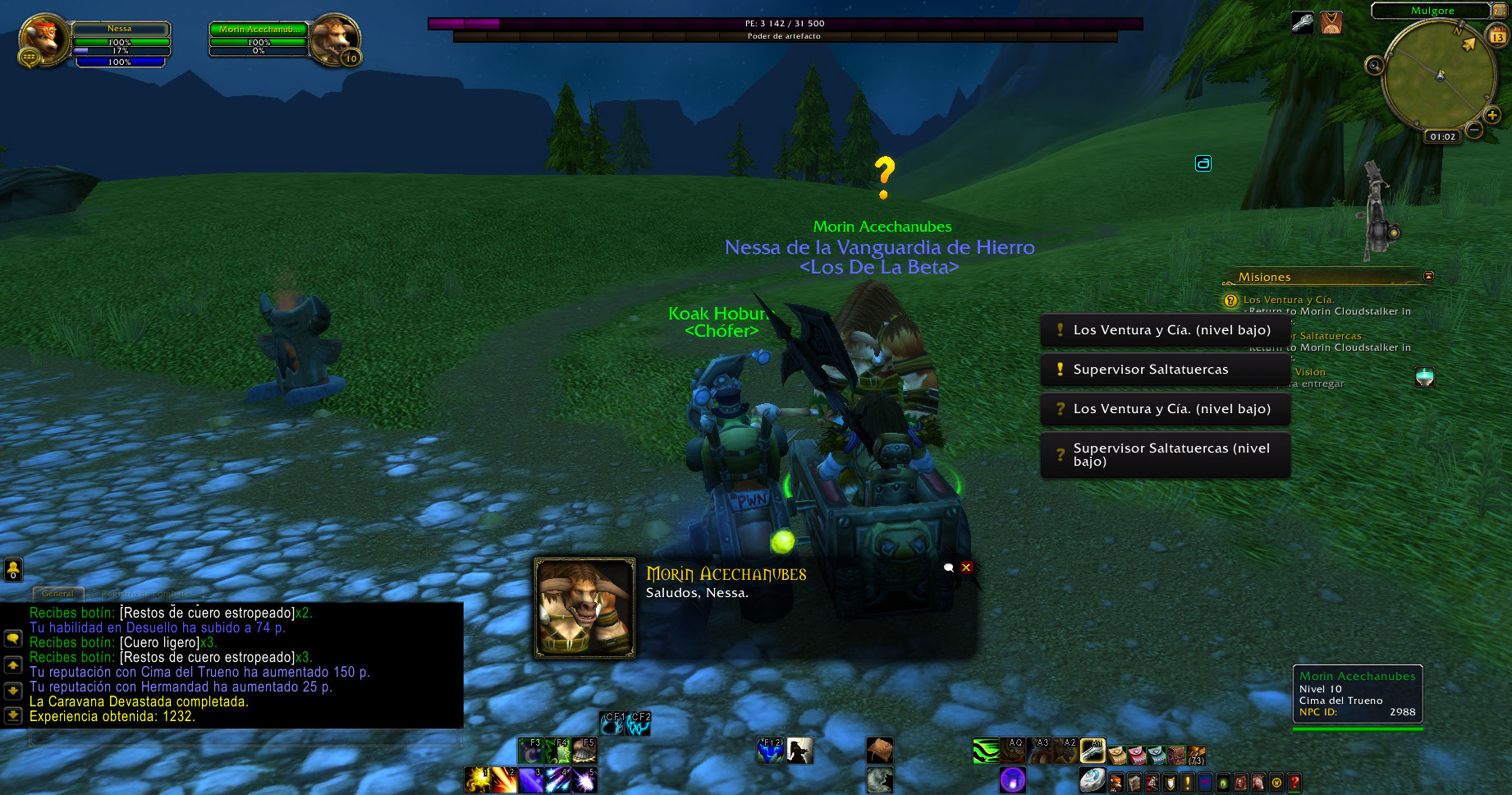The height and width of the screenshot is (795, 1512).
Task: Click the target portrait of Morin Acechanubes
Action: [335, 39]
